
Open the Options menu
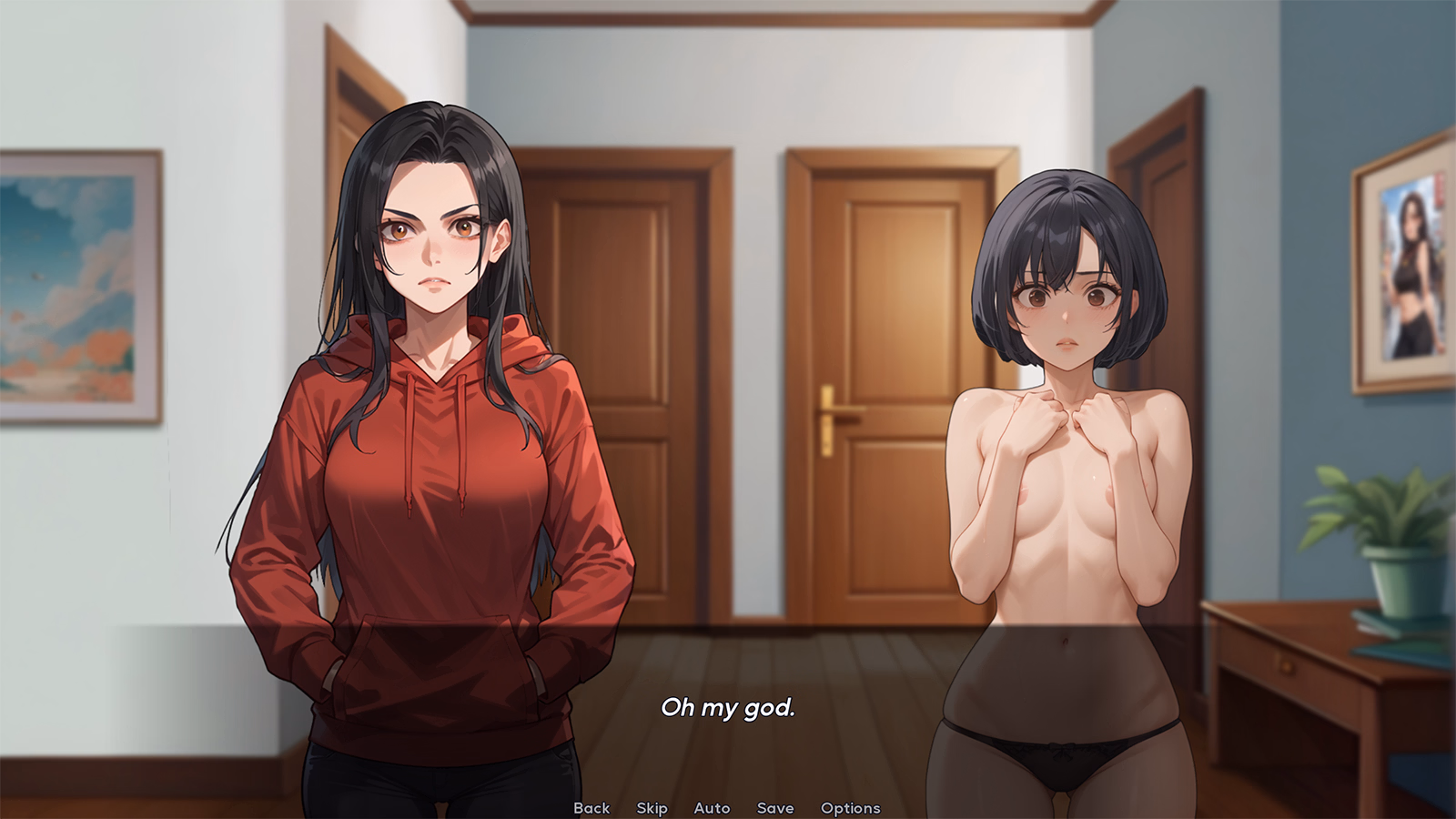coord(850,807)
